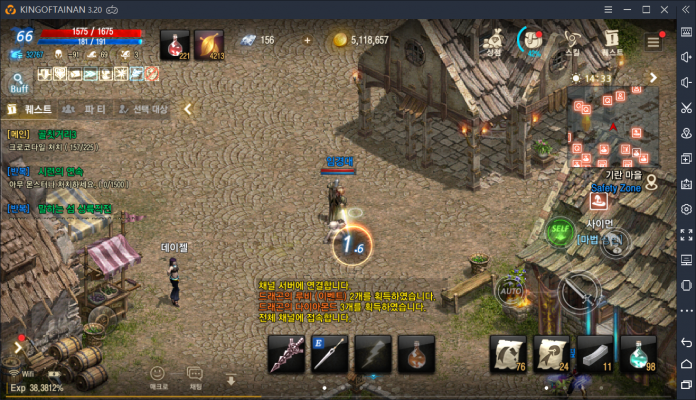Toggle the AUTO battle button
The width and height of the screenshot is (696, 400).
pos(511,291)
